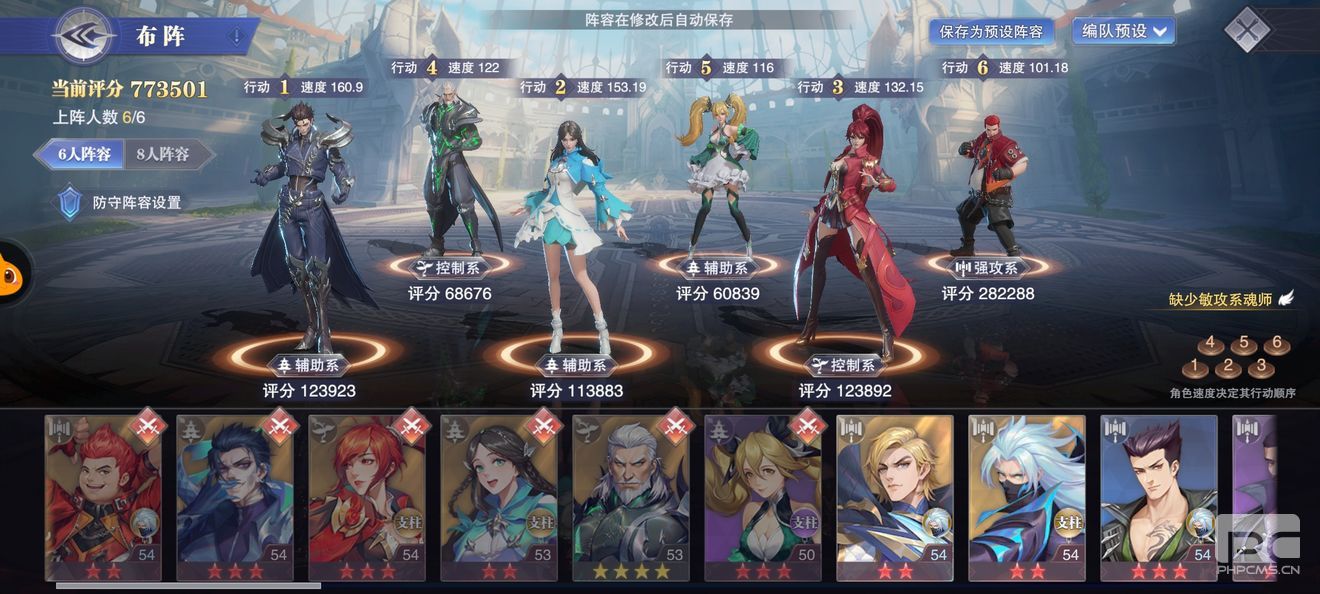Click 保存为预设阵容 button
This screenshot has width=1320, height=594.
tap(990, 31)
